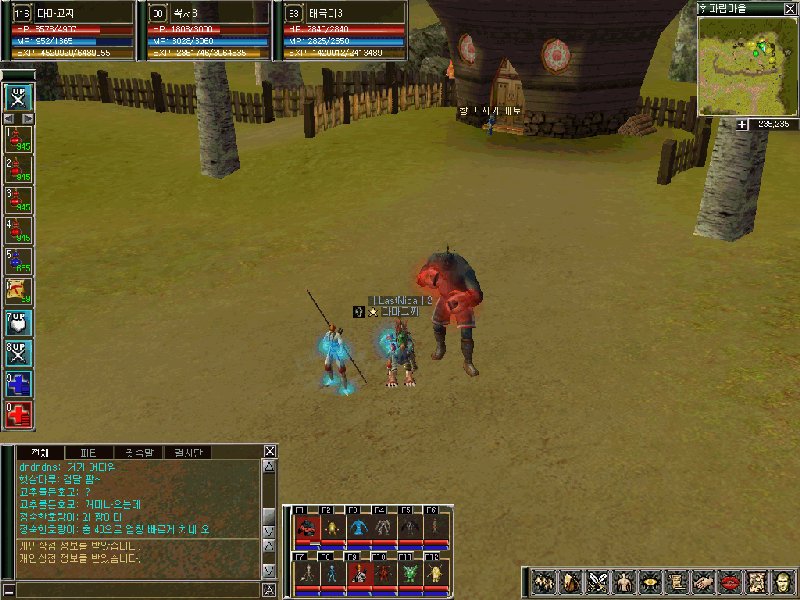
Task: Activate the blue cross skill
Action: point(20,383)
